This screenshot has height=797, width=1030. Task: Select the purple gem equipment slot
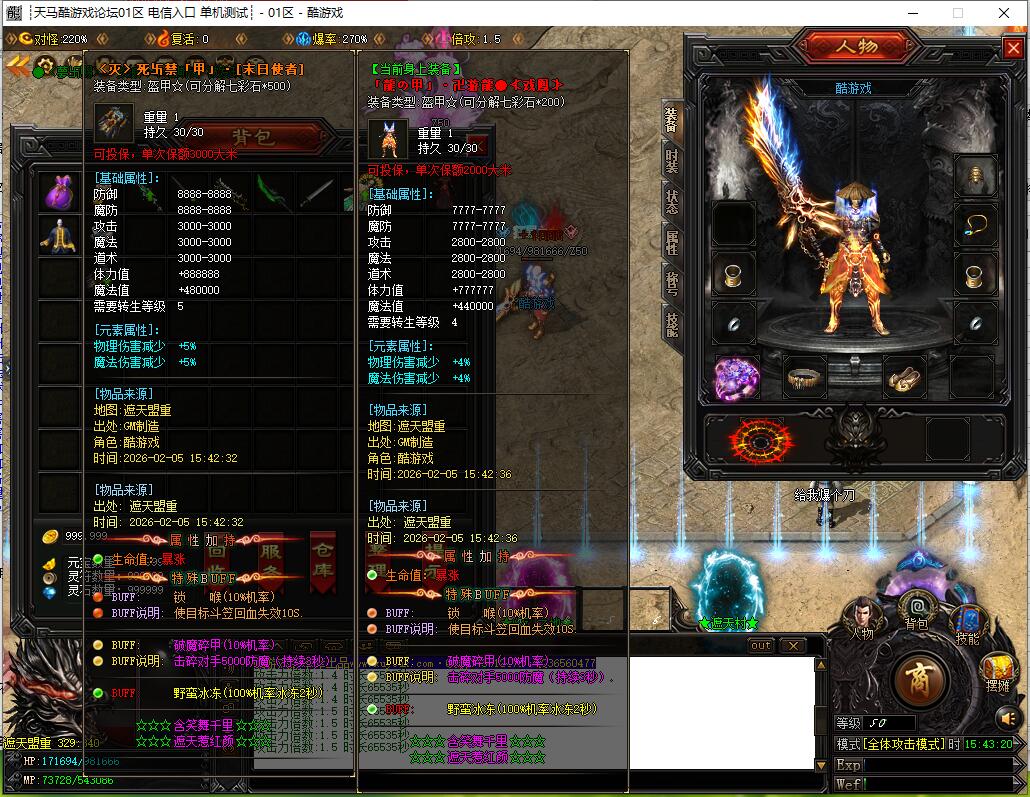(737, 377)
